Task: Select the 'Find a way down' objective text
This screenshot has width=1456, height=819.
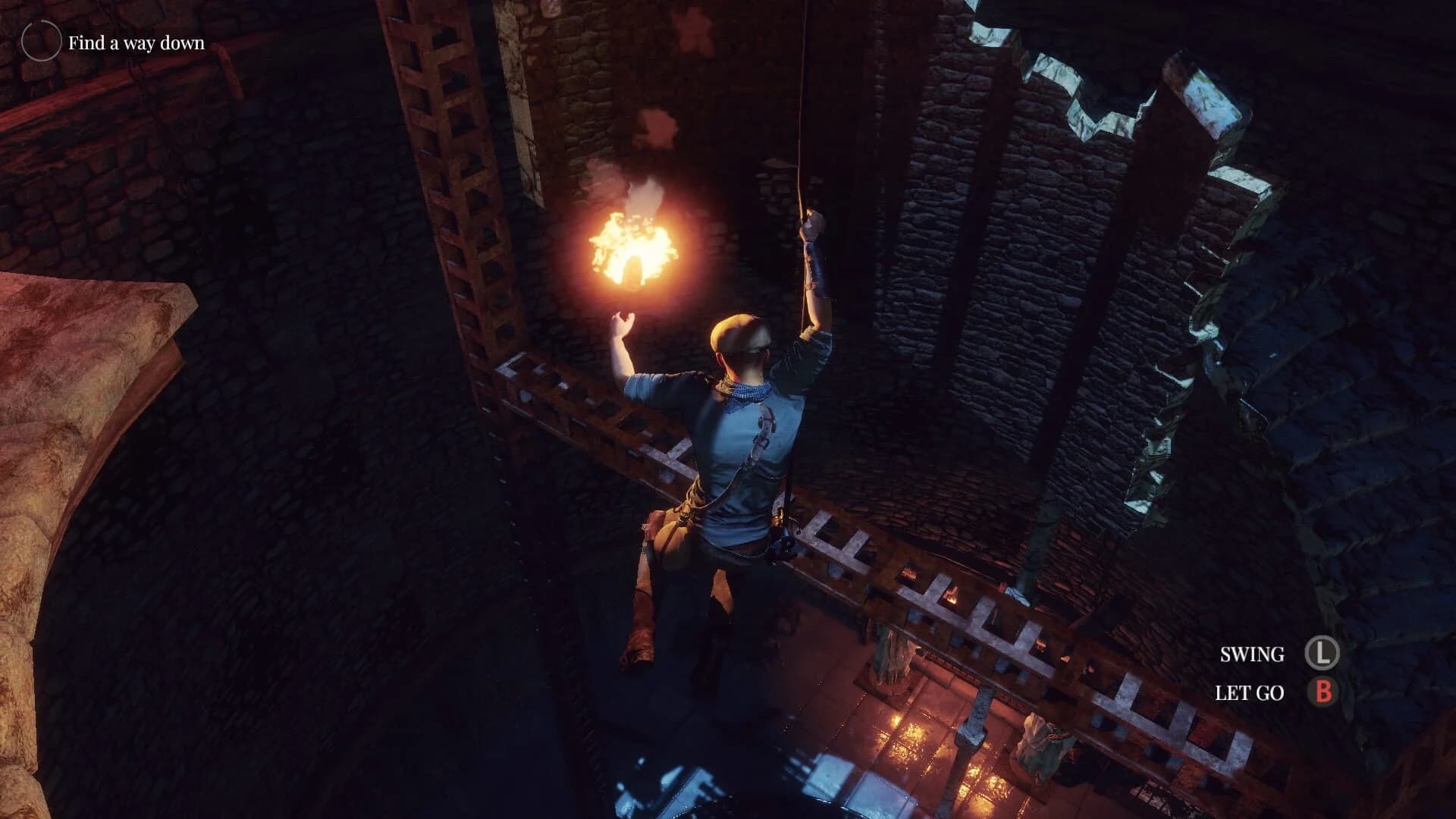Action: coord(135,43)
